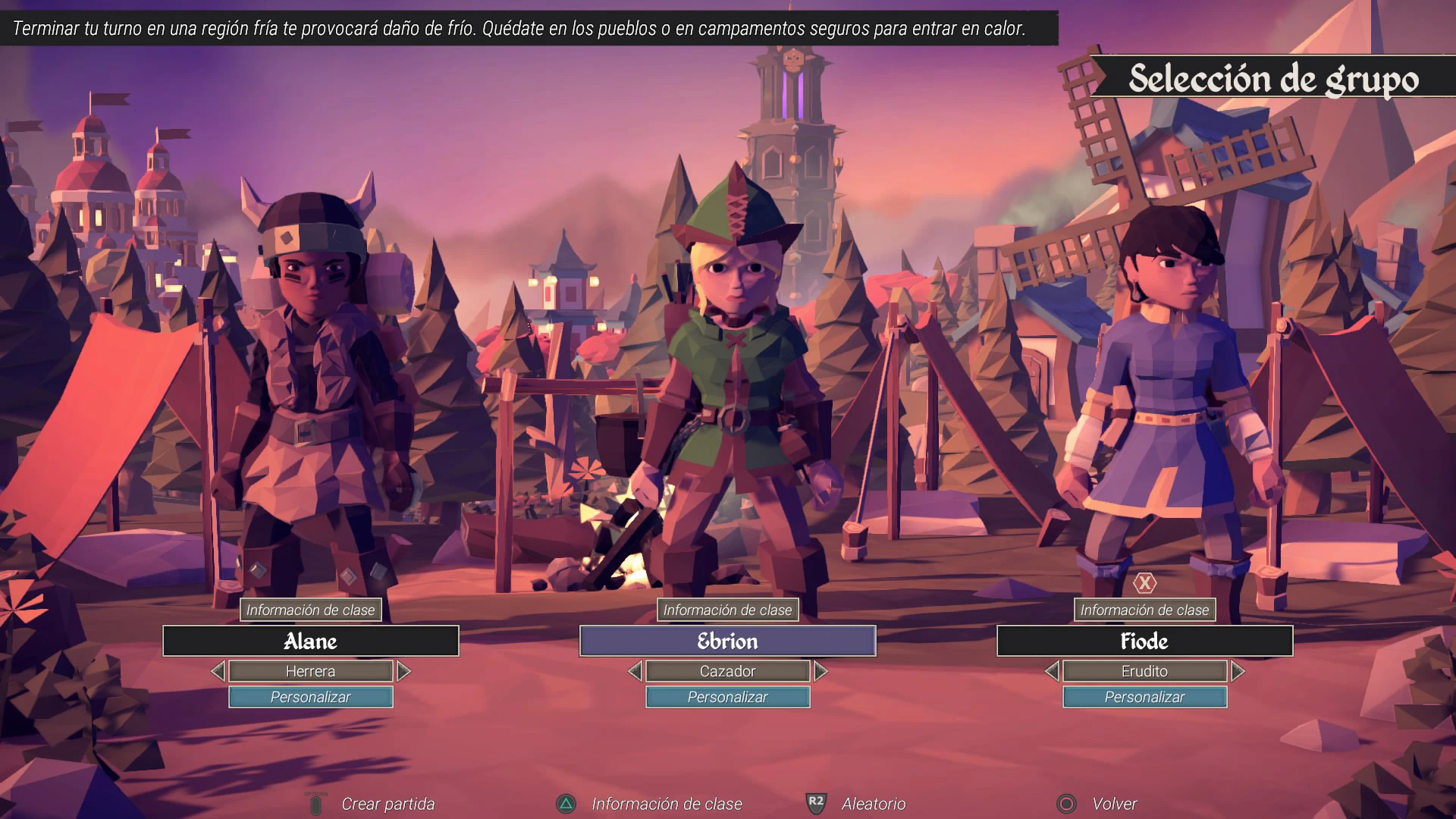Screen dimensions: 1456x819
Task: Select Fiode's name field
Action: (x=1144, y=641)
